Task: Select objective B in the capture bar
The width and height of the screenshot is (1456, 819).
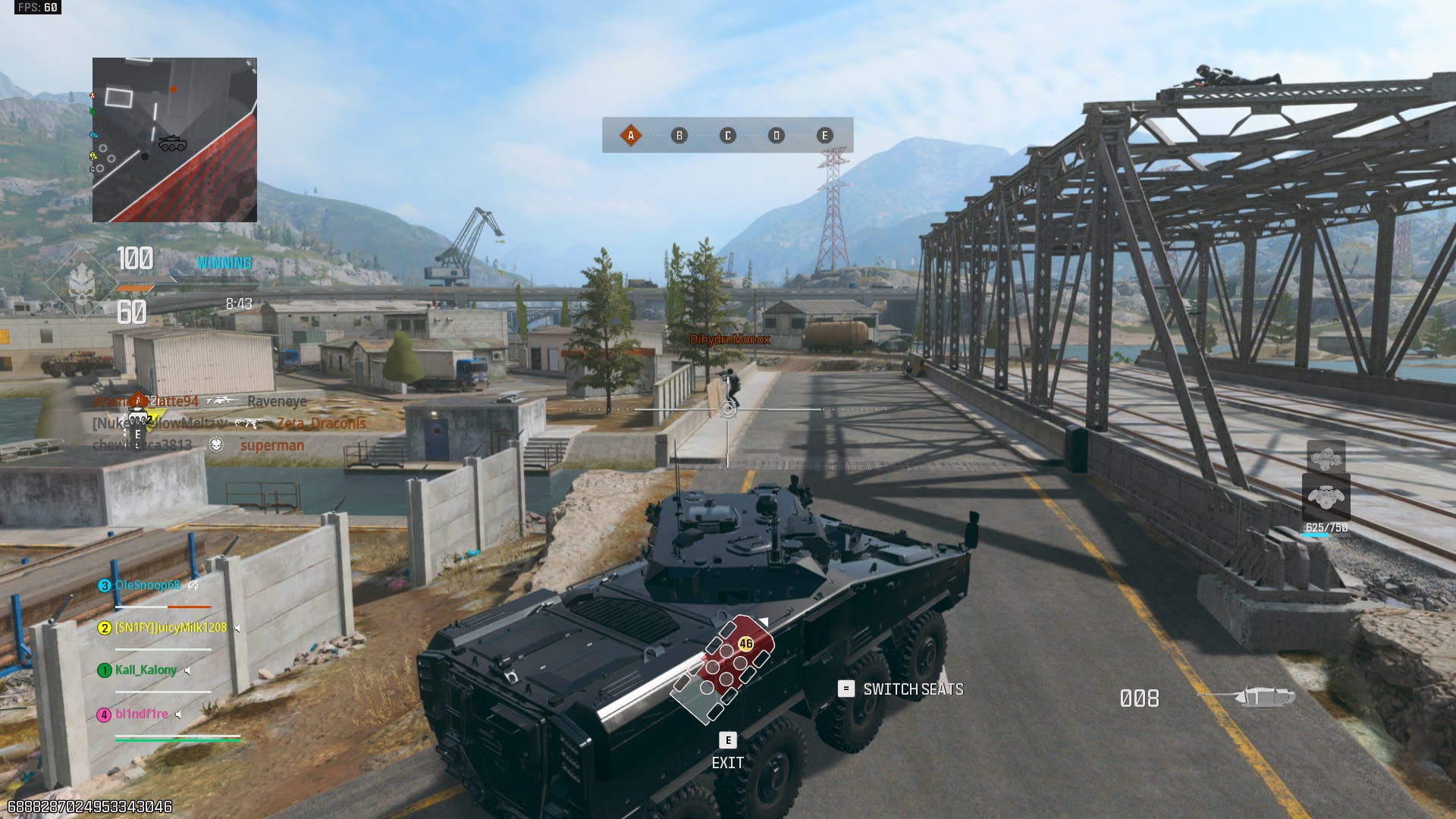Action: [679, 136]
